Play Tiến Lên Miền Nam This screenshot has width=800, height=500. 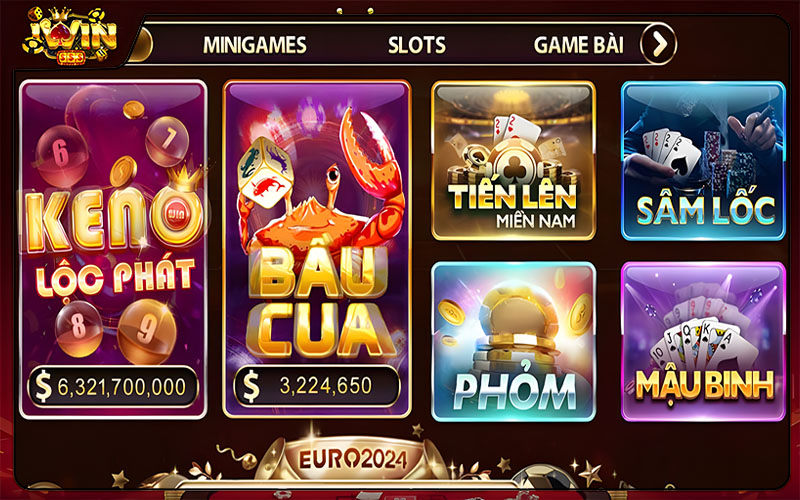coord(513,160)
